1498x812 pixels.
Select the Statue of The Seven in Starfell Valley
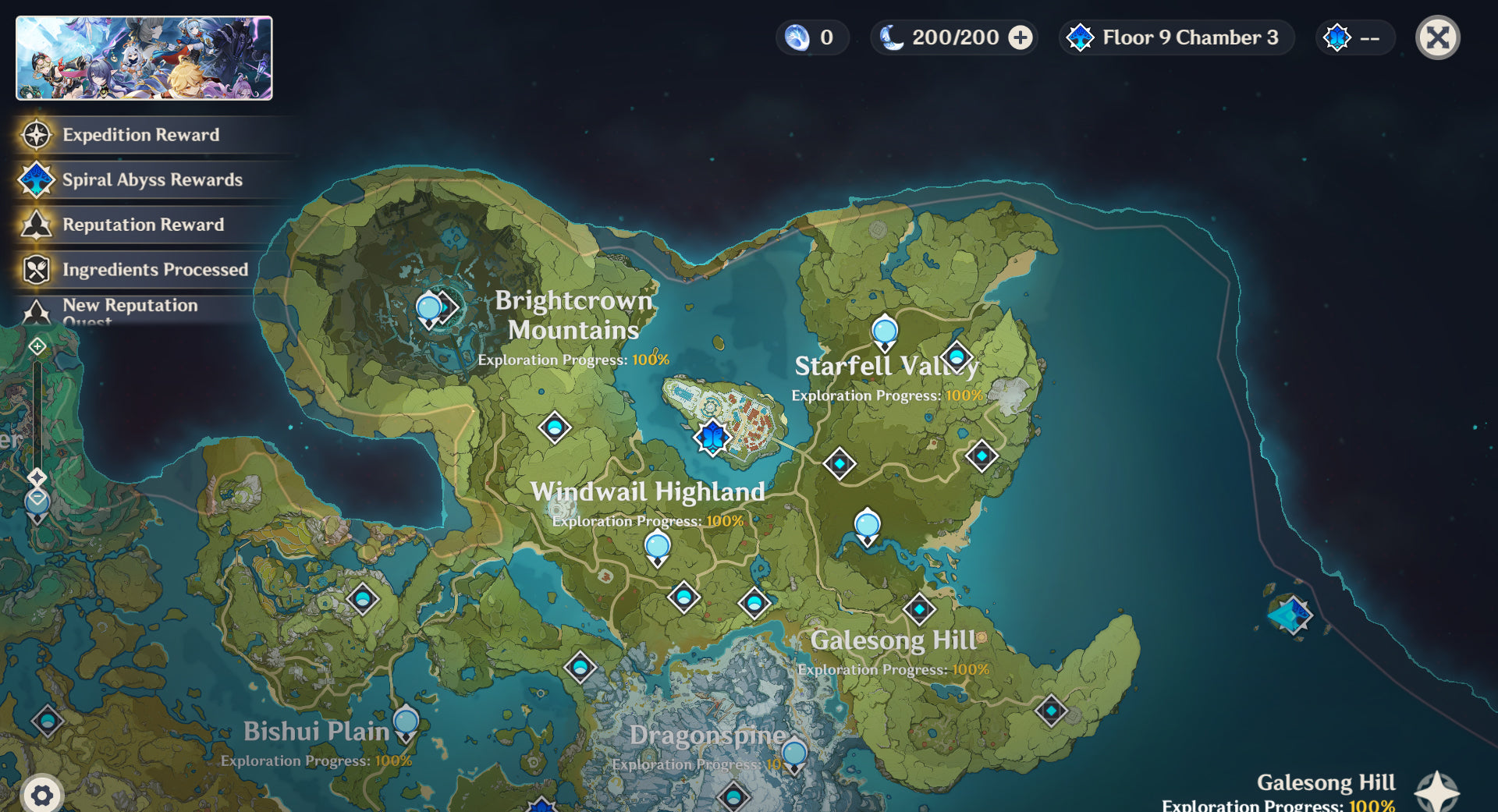885,332
